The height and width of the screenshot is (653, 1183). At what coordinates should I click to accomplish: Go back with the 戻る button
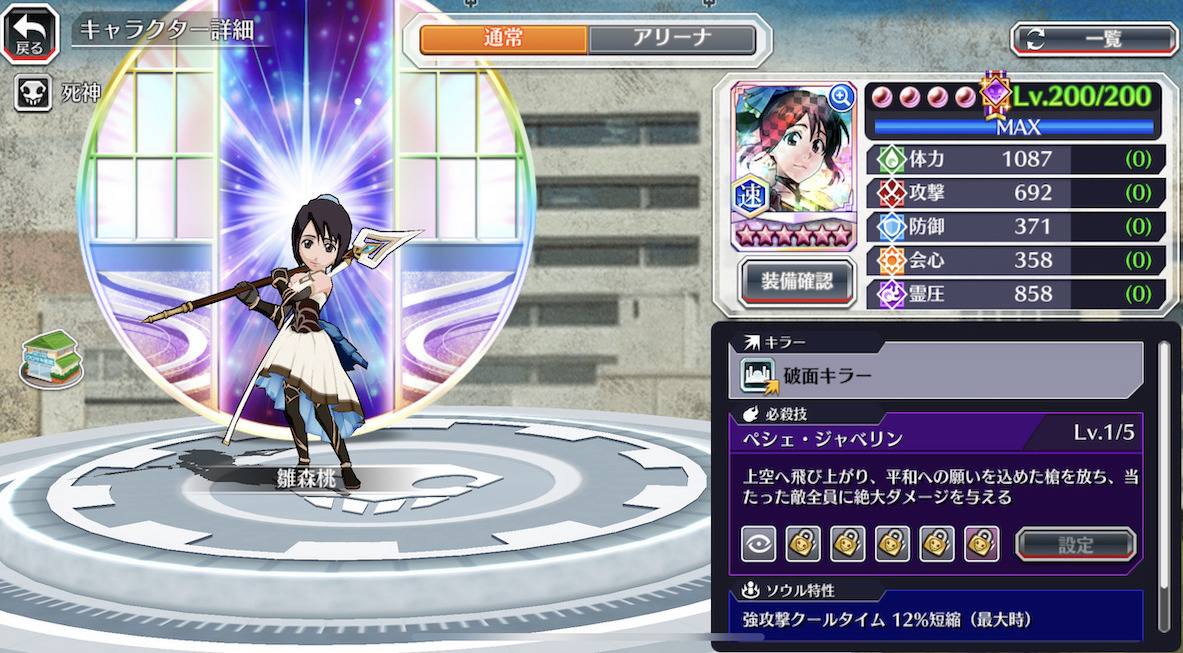pyautogui.click(x=29, y=33)
